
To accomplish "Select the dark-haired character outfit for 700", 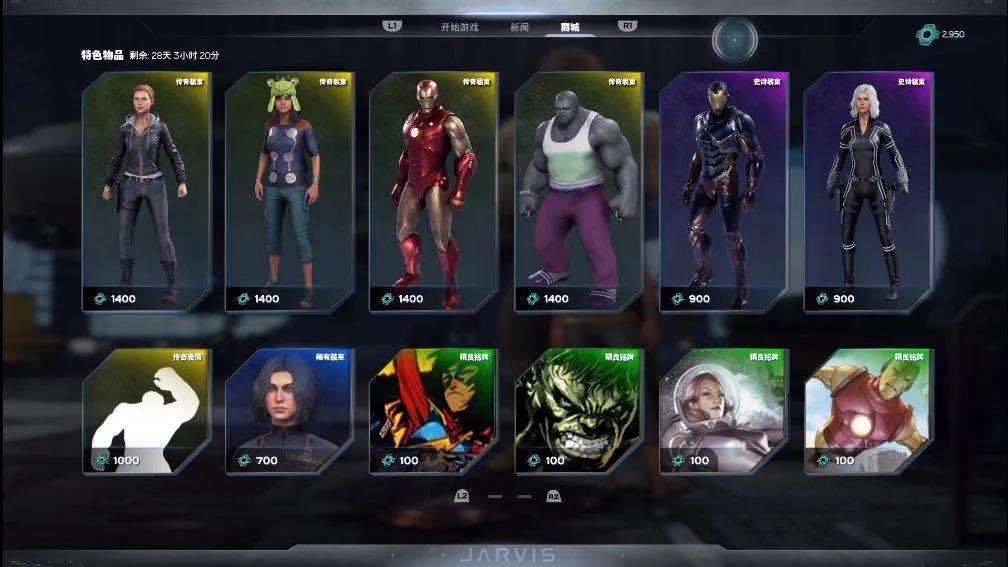I will (x=290, y=411).
